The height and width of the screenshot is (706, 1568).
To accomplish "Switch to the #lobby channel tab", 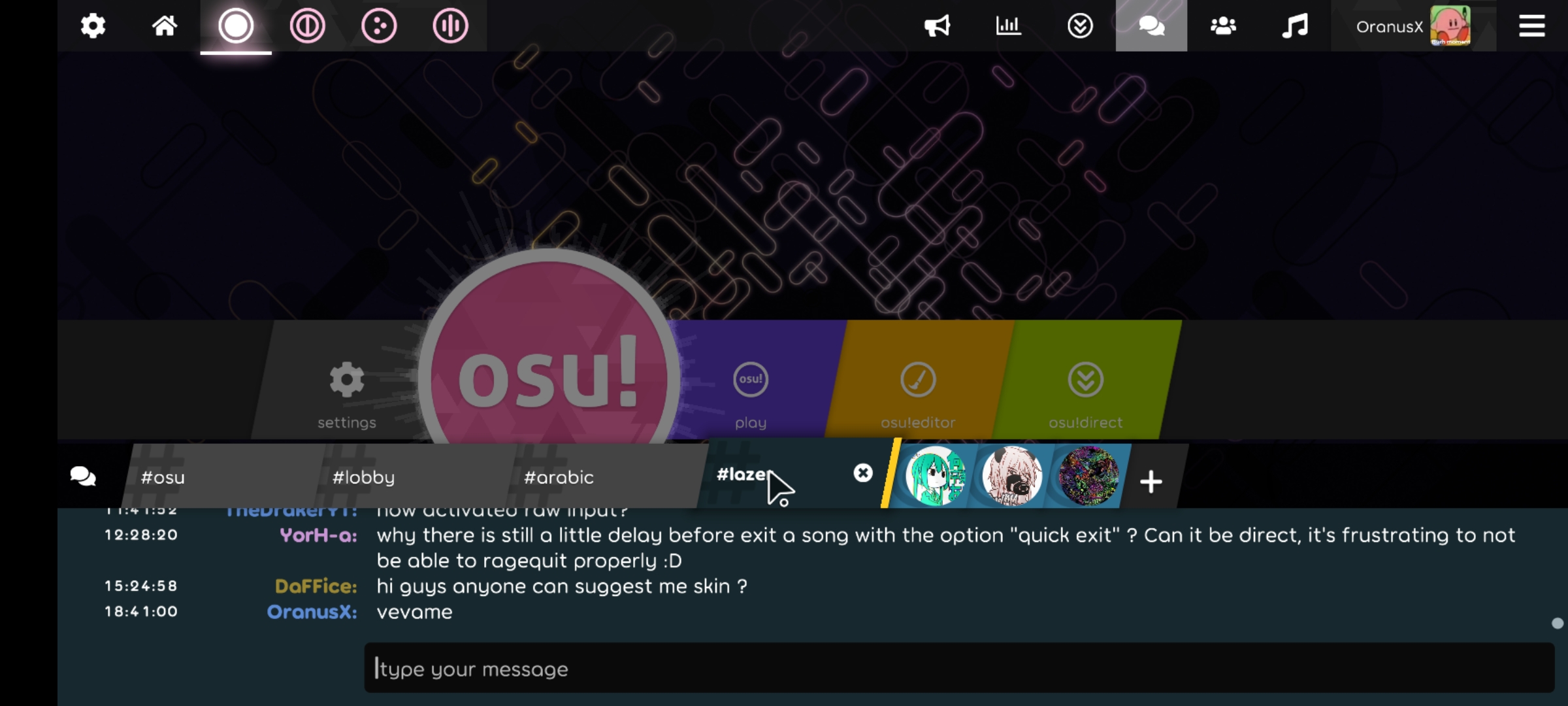I will click(x=363, y=477).
